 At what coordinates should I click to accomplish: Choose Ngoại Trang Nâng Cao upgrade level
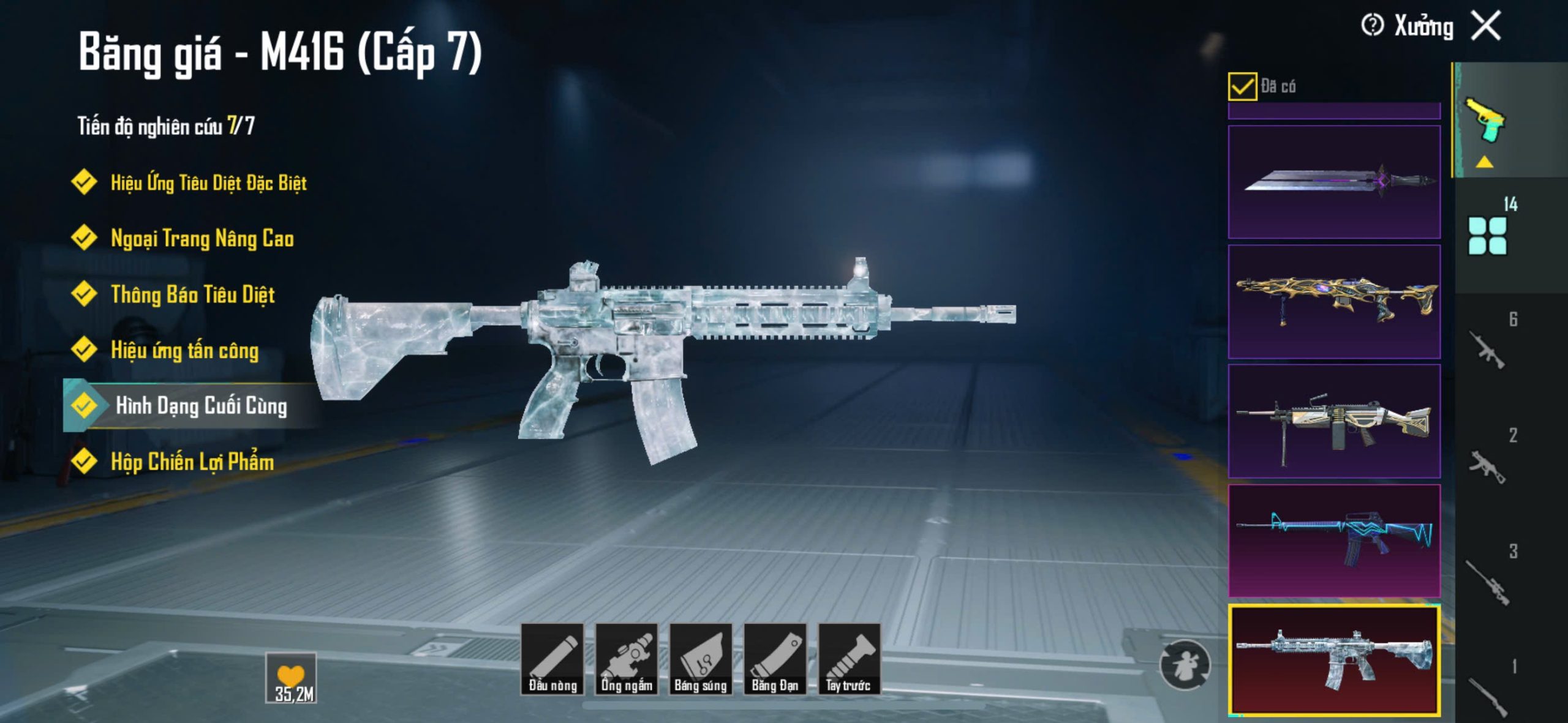tap(202, 239)
